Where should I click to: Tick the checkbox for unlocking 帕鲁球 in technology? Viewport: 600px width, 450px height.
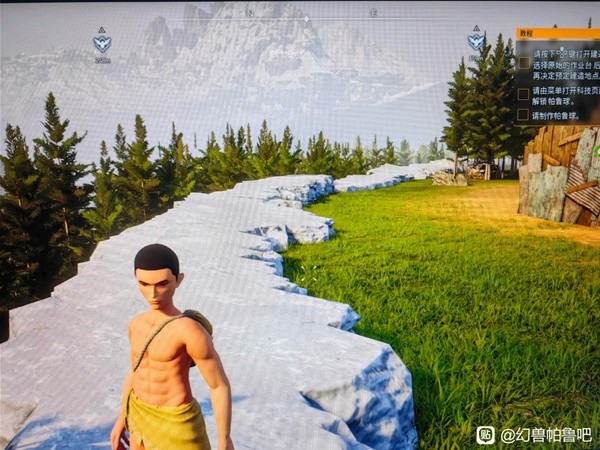[x=524, y=94]
